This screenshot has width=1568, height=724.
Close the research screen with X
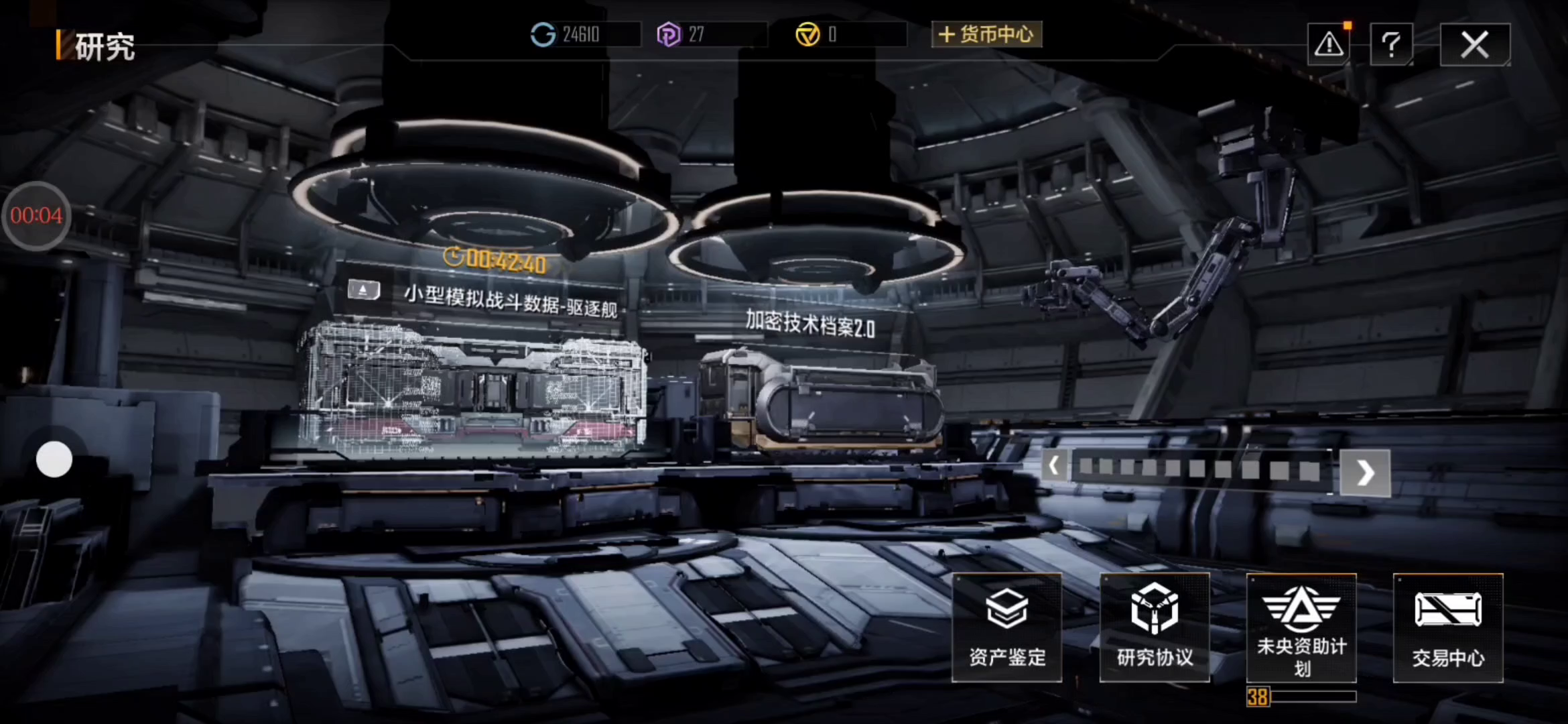click(x=1475, y=45)
